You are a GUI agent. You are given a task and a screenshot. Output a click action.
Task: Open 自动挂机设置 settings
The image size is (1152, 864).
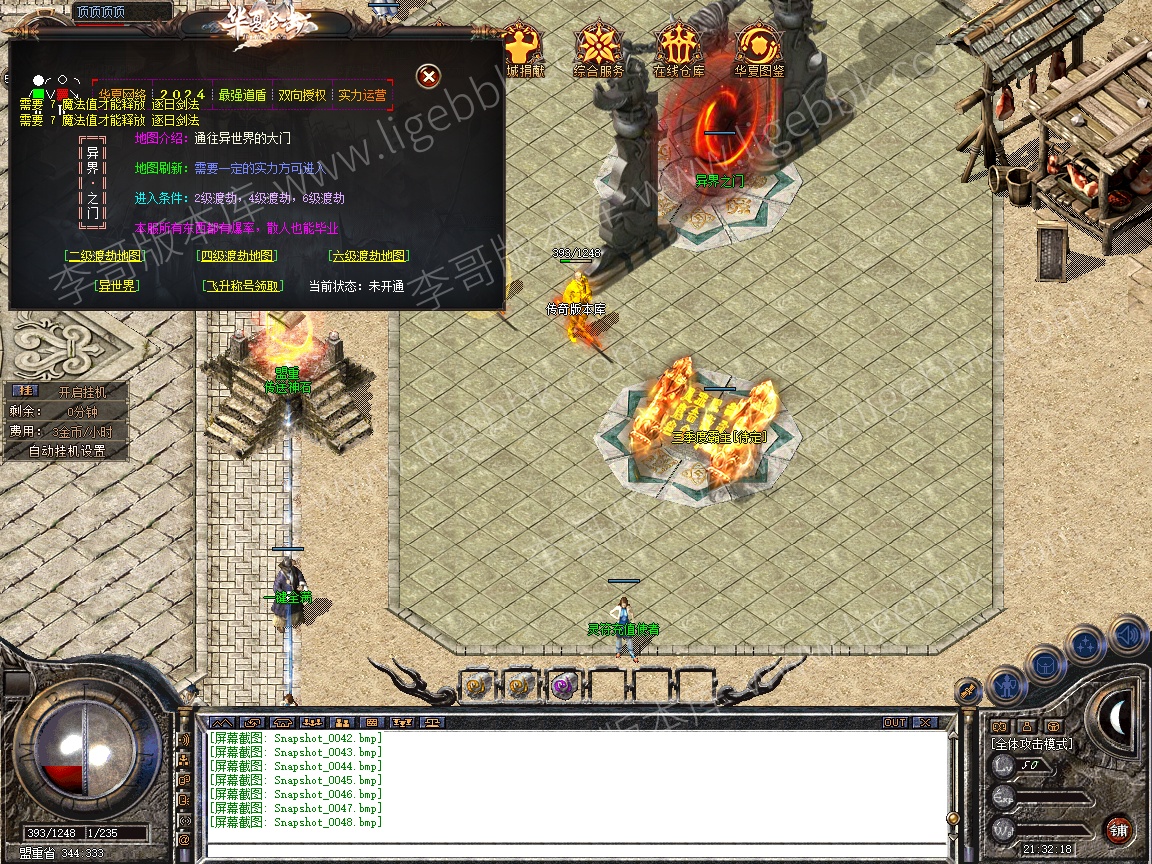66,451
